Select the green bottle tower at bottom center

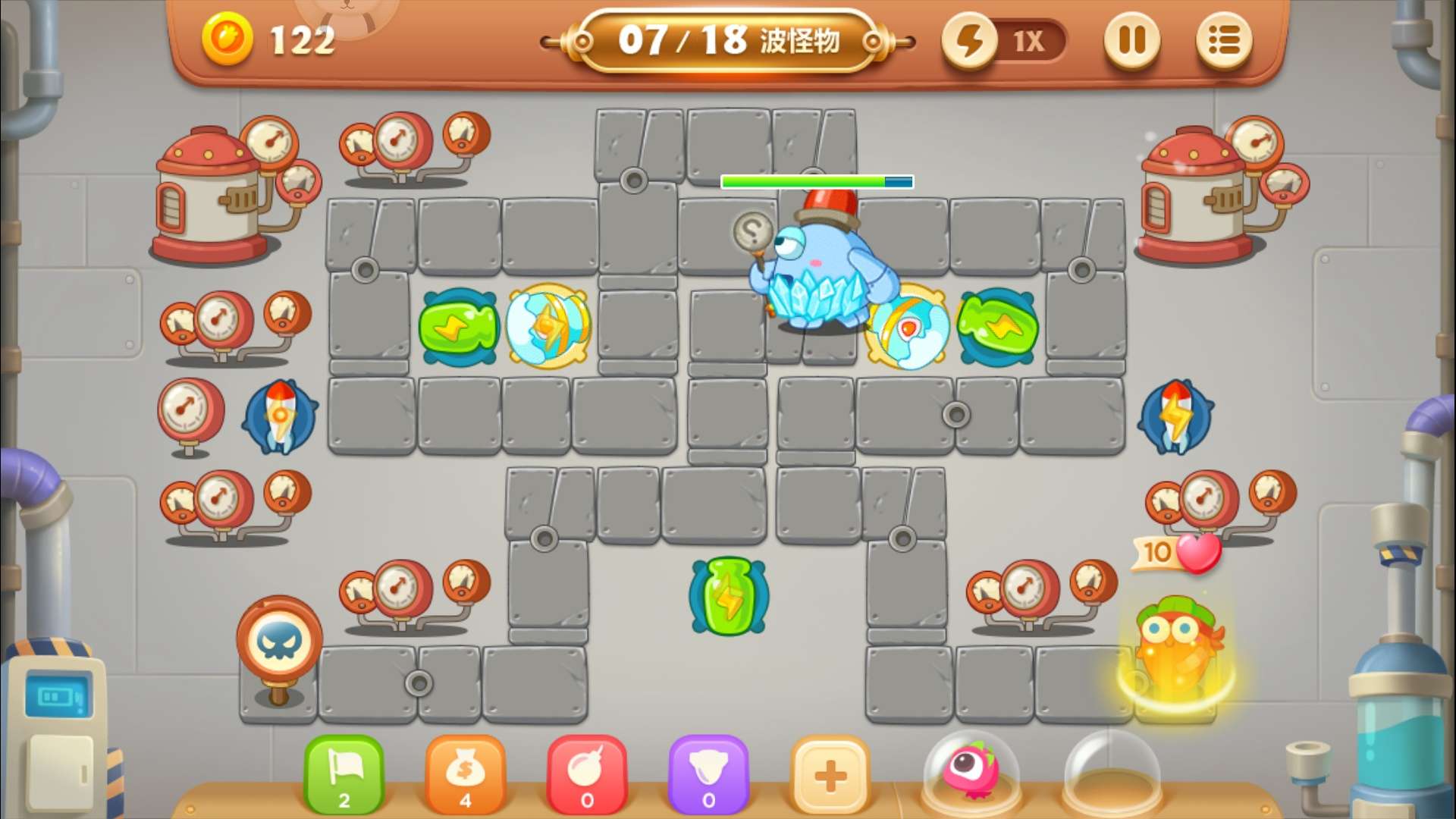pos(729,596)
